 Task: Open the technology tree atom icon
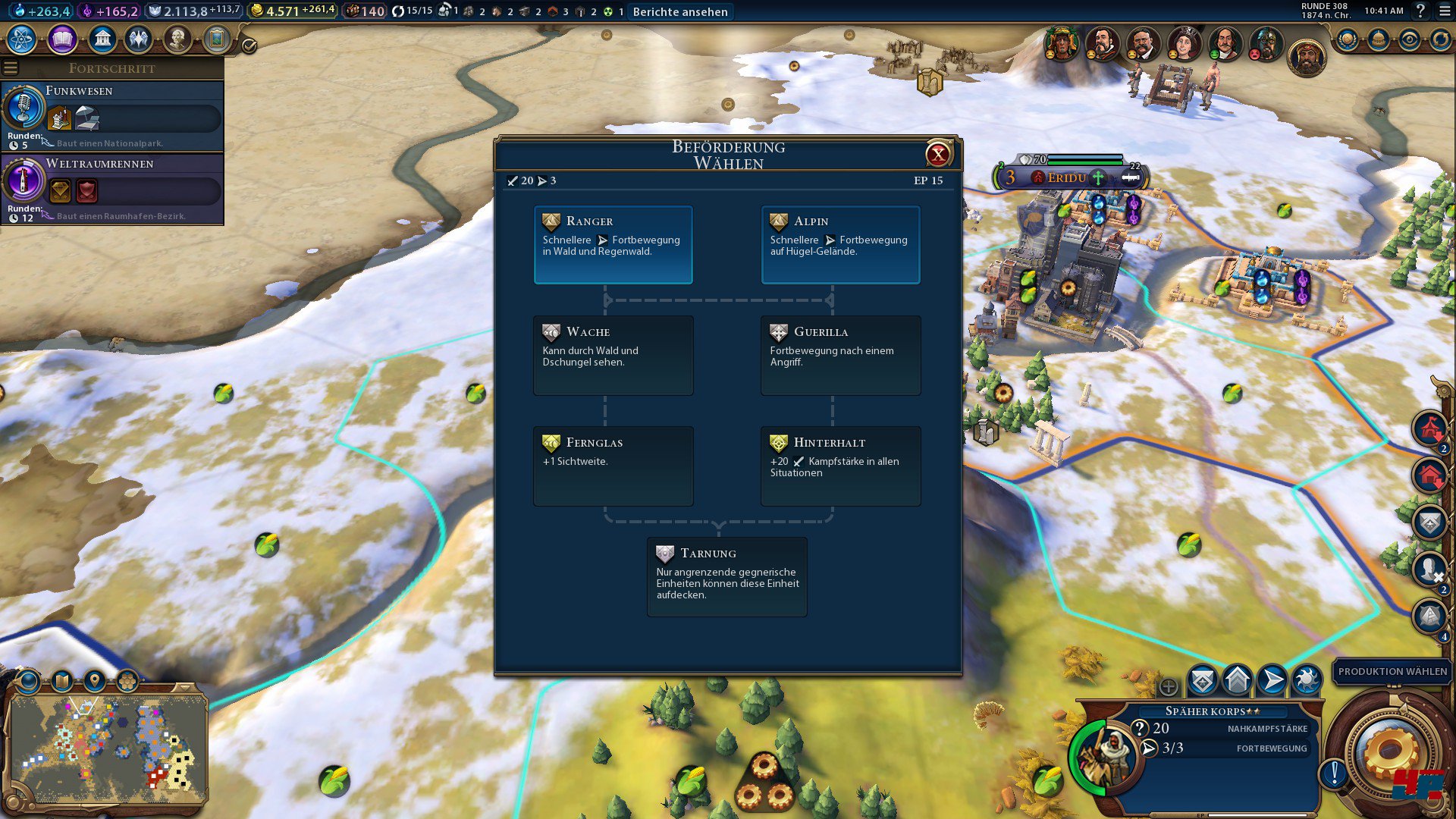click(22, 39)
